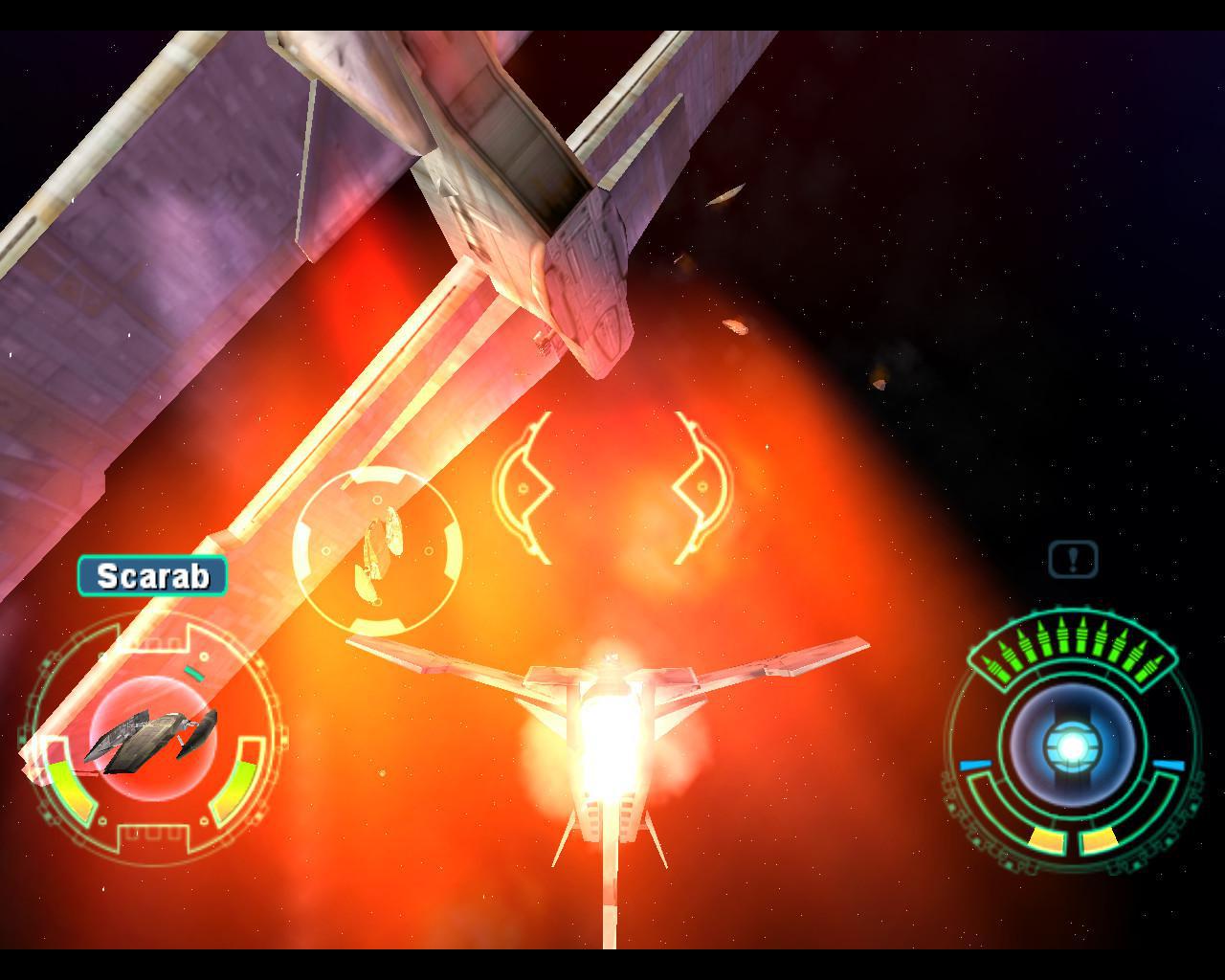Click the Scarab target name label
This screenshot has height=980, width=1225.
tap(153, 577)
